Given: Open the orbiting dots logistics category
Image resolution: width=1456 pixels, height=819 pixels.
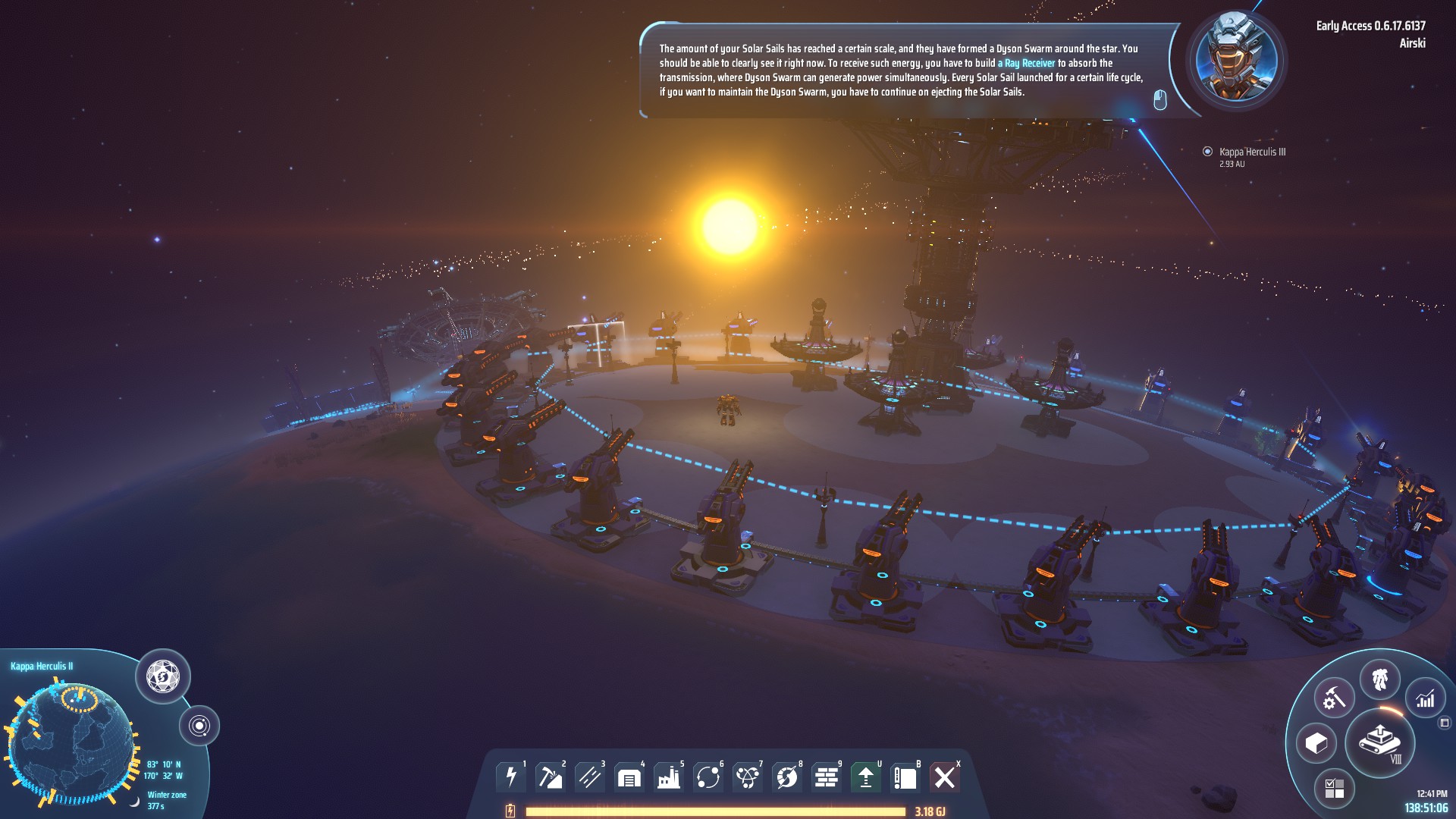Looking at the screenshot, I should [708, 777].
